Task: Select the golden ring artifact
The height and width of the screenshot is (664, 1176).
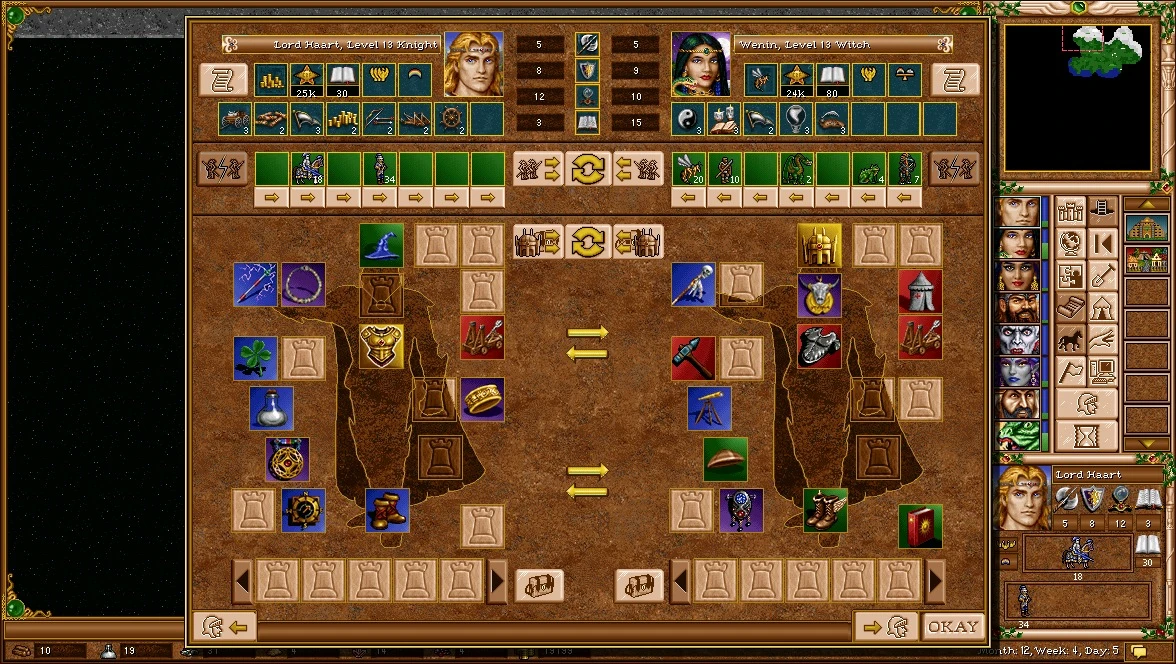Action: coord(482,399)
